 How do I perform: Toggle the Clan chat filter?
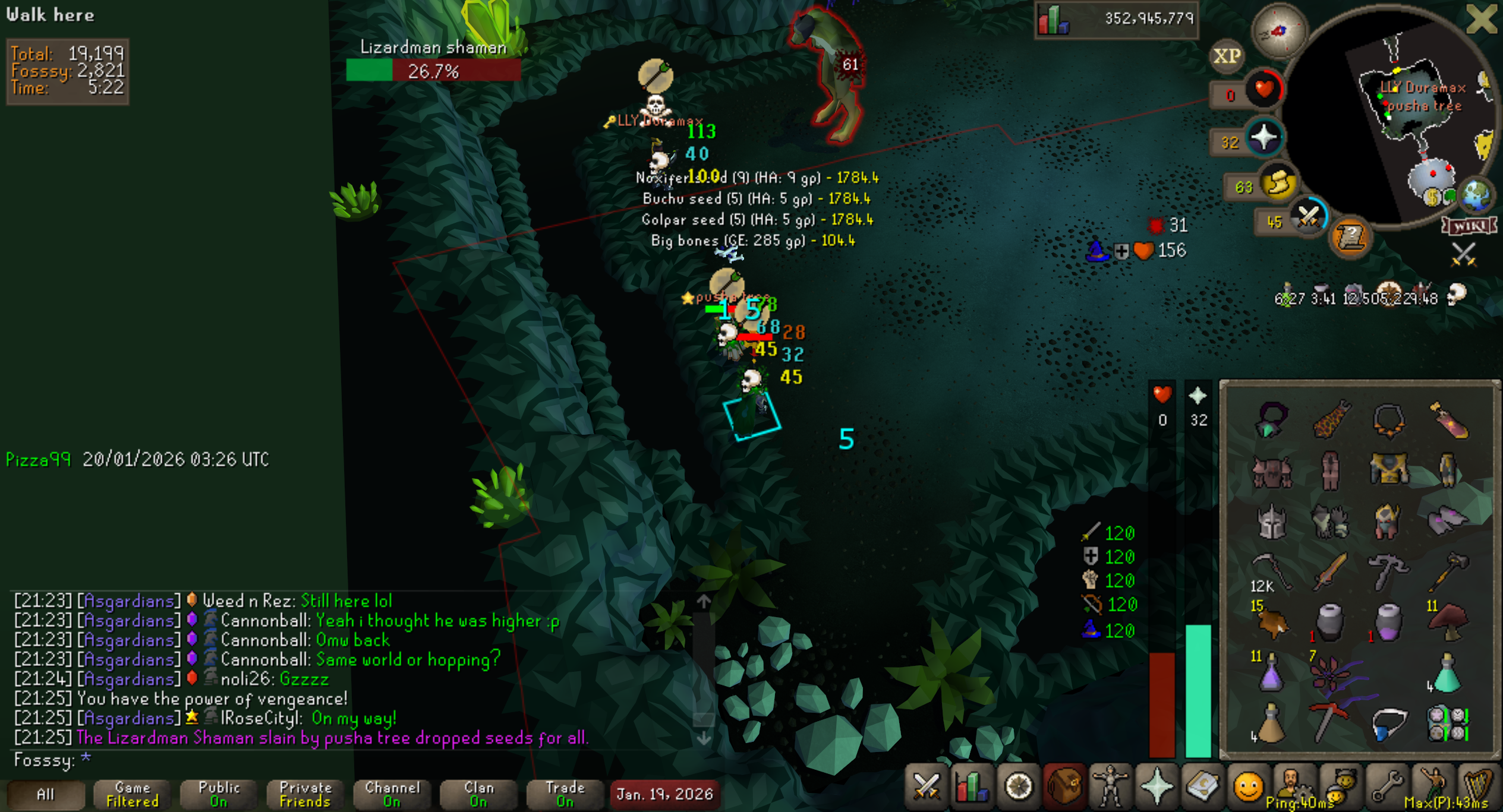coord(478,794)
